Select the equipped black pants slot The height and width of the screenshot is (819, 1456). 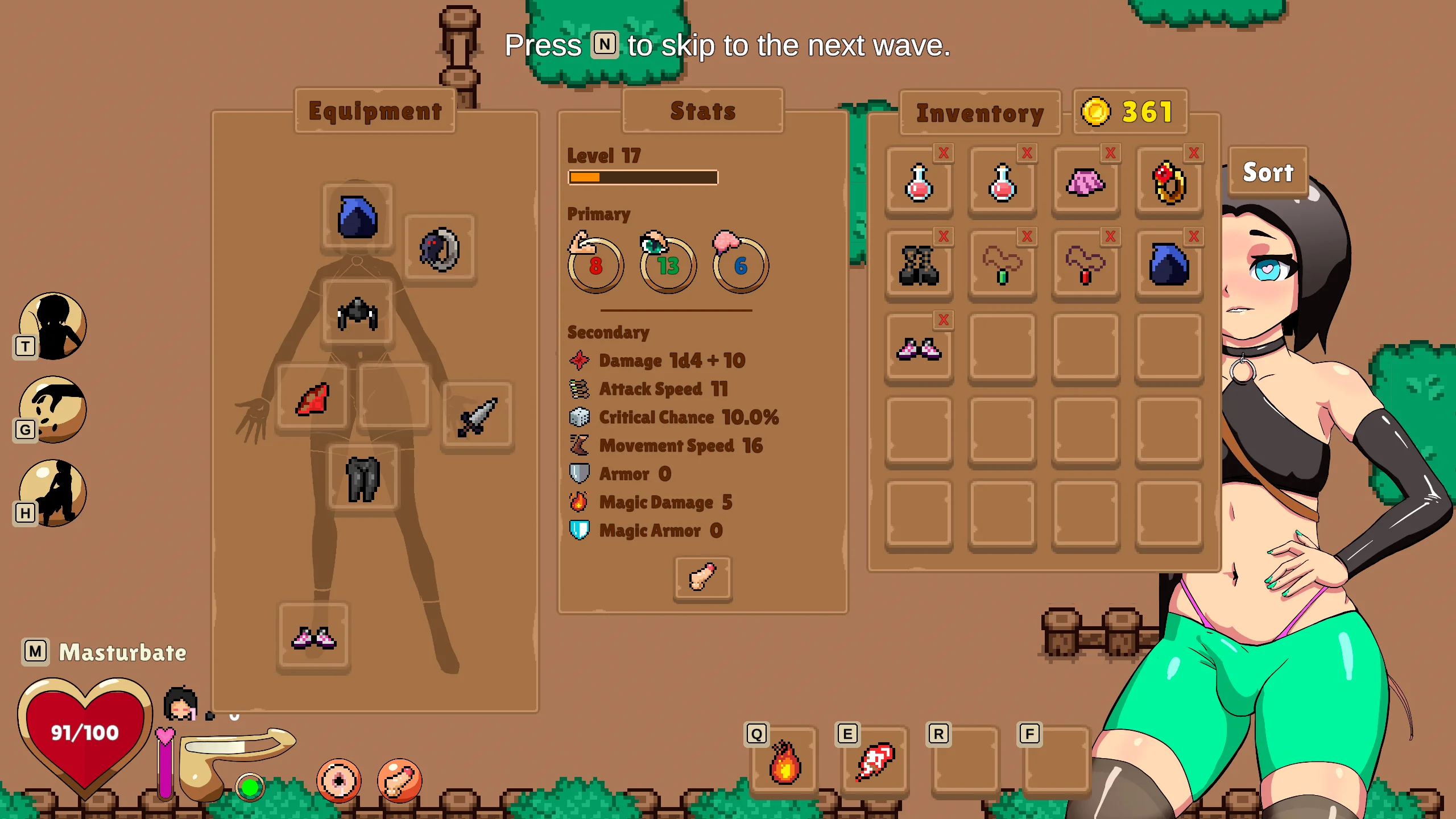(x=363, y=479)
